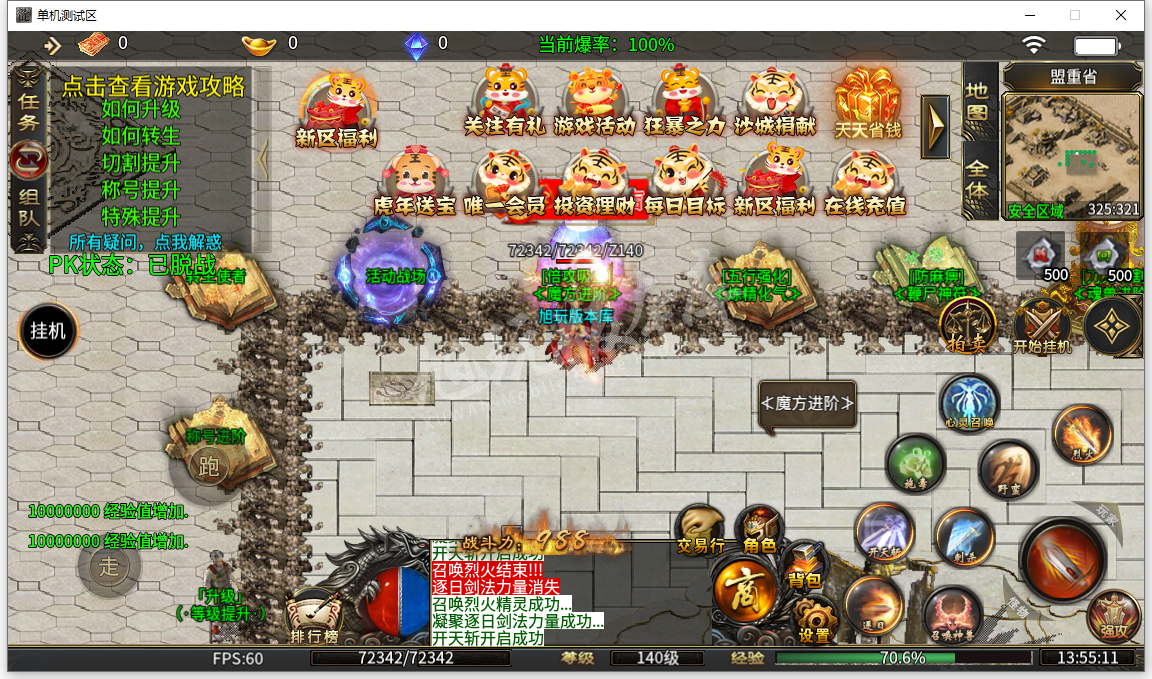Screen dimensions: 1152x679
Task: Open the 背包 inventory bag
Action: (x=803, y=566)
